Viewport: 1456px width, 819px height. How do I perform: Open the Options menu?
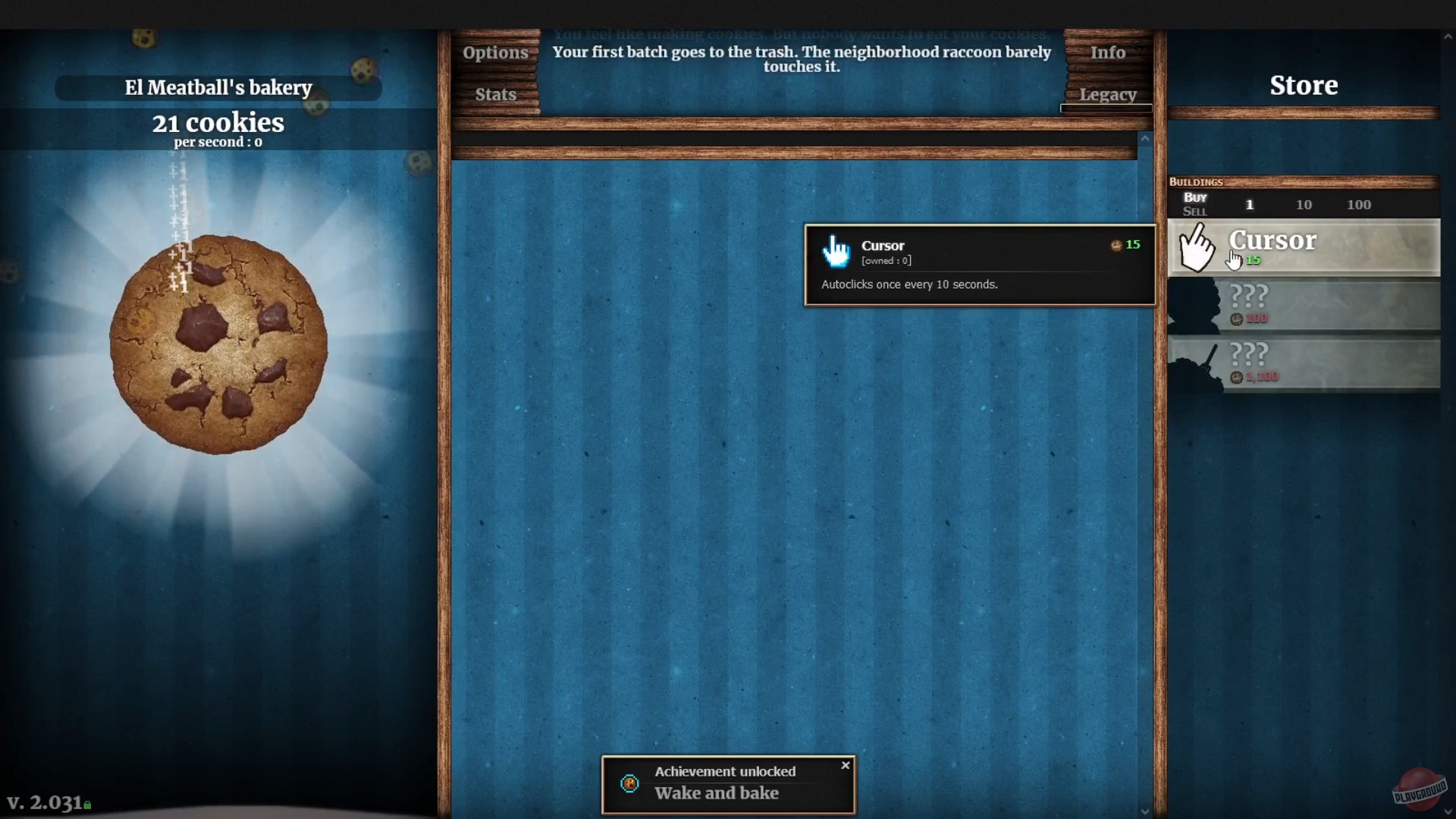pyautogui.click(x=496, y=52)
